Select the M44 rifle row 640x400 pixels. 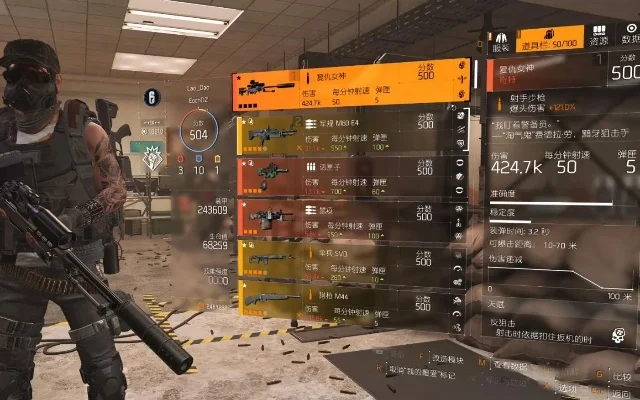click(x=338, y=303)
